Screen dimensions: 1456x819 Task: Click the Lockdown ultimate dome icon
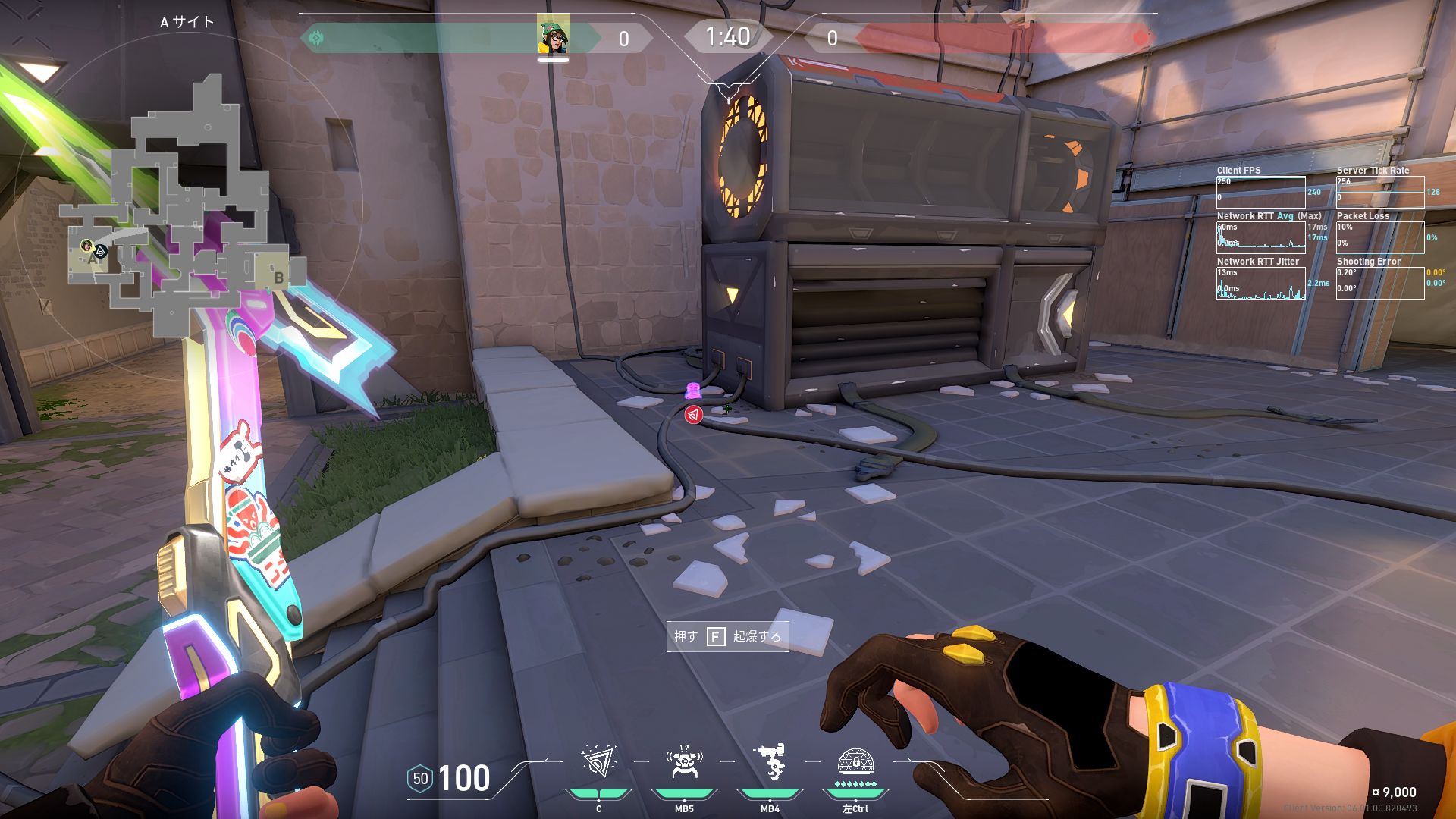[855, 761]
